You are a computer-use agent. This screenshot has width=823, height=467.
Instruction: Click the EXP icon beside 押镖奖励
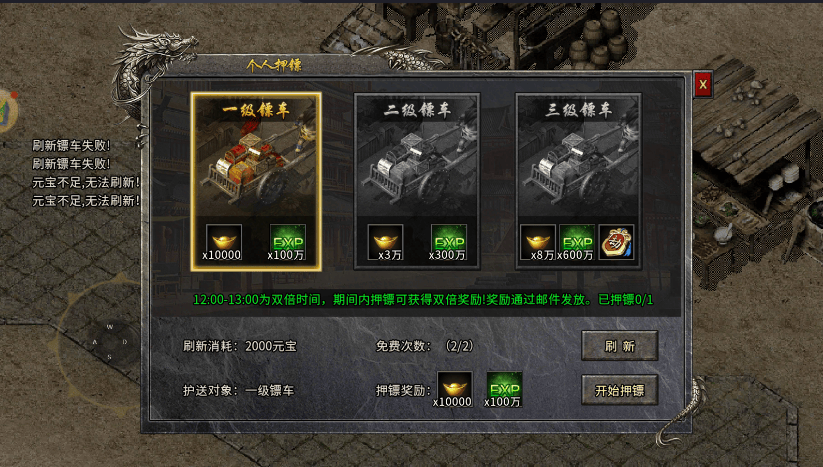pyautogui.click(x=505, y=387)
